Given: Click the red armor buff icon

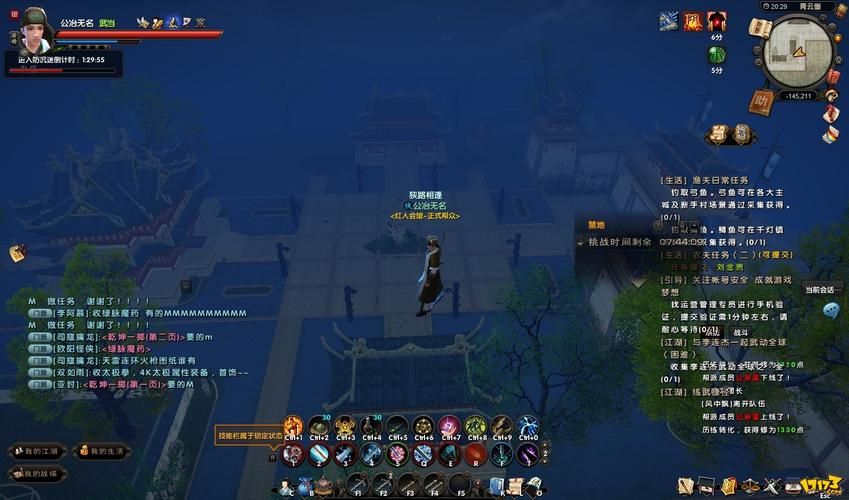Looking at the screenshot, I should [717, 21].
